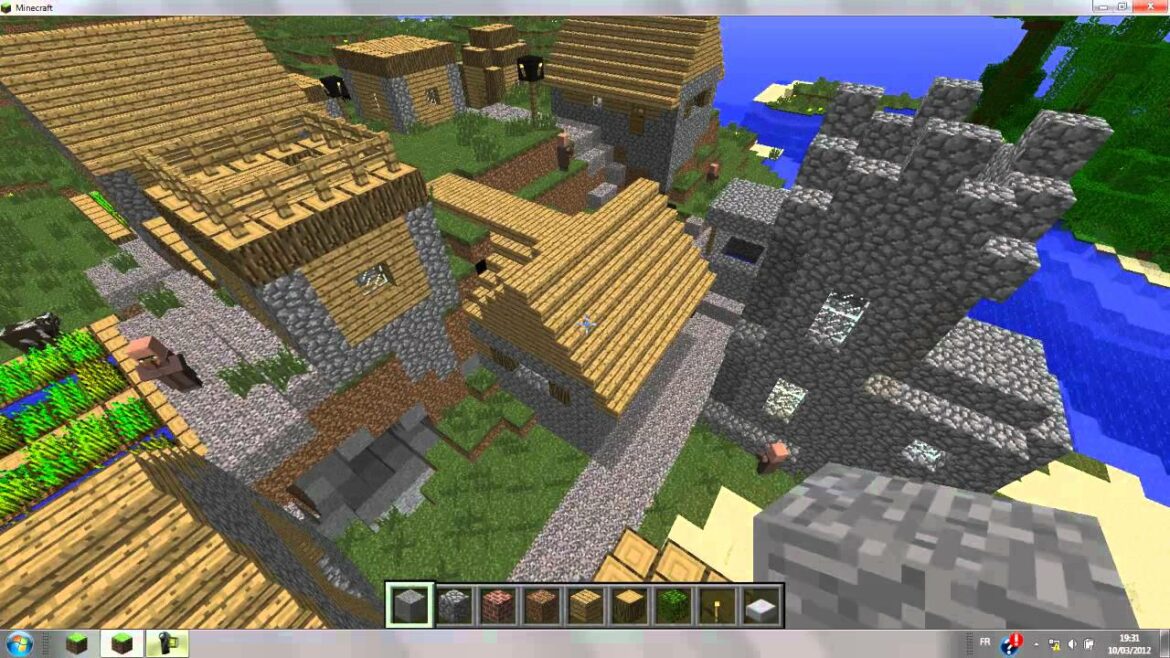Select the green leaves block slot
This screenshot has height=658, width=1170.
click(x=672, y=605)
